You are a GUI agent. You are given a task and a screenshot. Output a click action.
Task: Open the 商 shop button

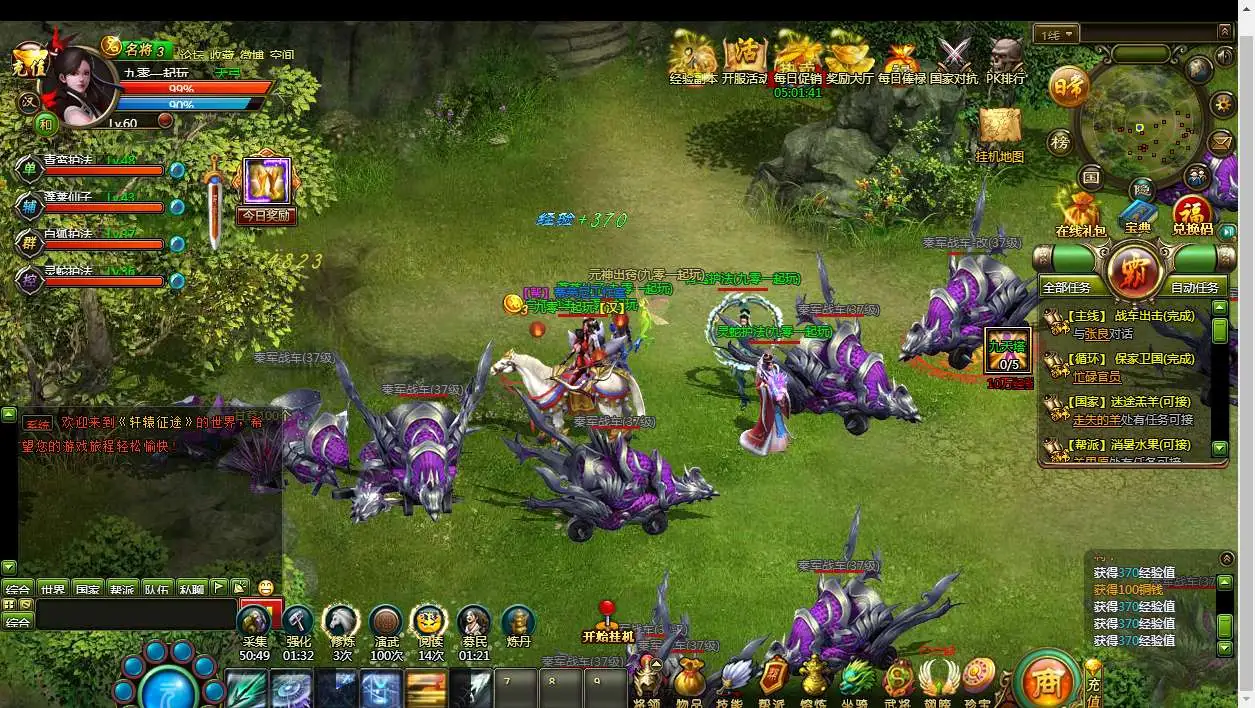point(1046,681)
